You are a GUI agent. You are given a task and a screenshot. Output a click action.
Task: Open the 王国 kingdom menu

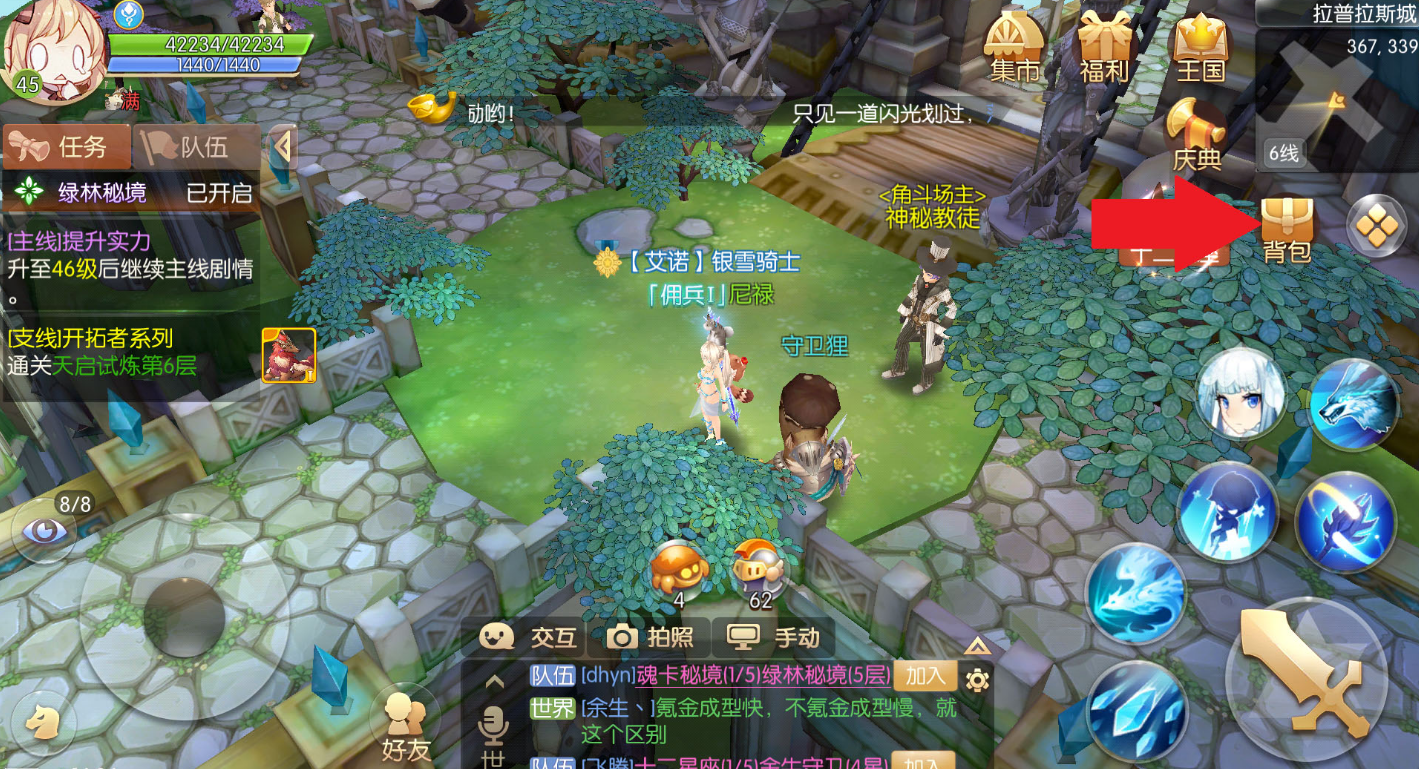coord(1200,48)
